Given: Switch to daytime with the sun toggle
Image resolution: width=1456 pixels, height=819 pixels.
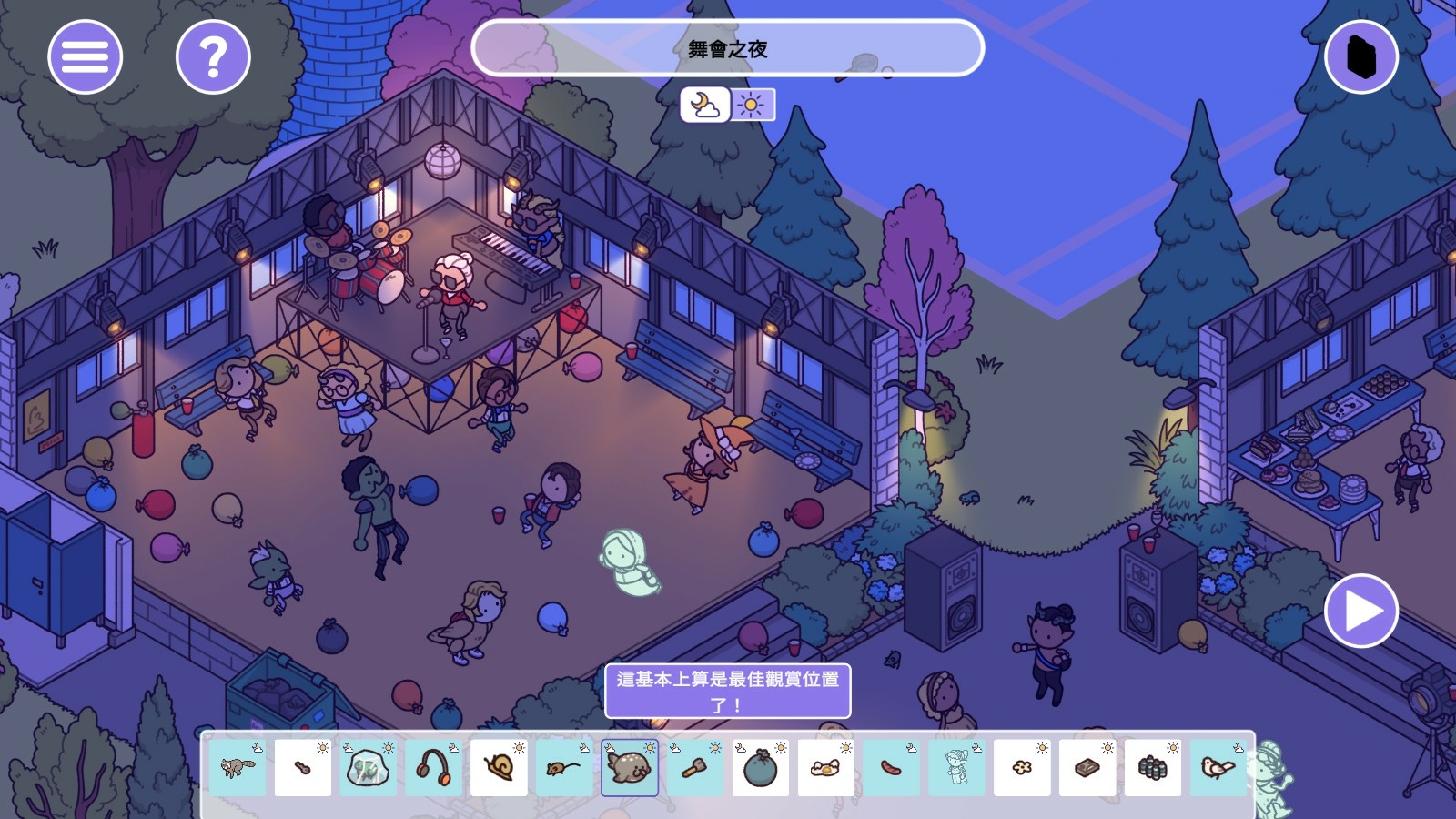Looking at the screenshot, I should coord(752,105).
